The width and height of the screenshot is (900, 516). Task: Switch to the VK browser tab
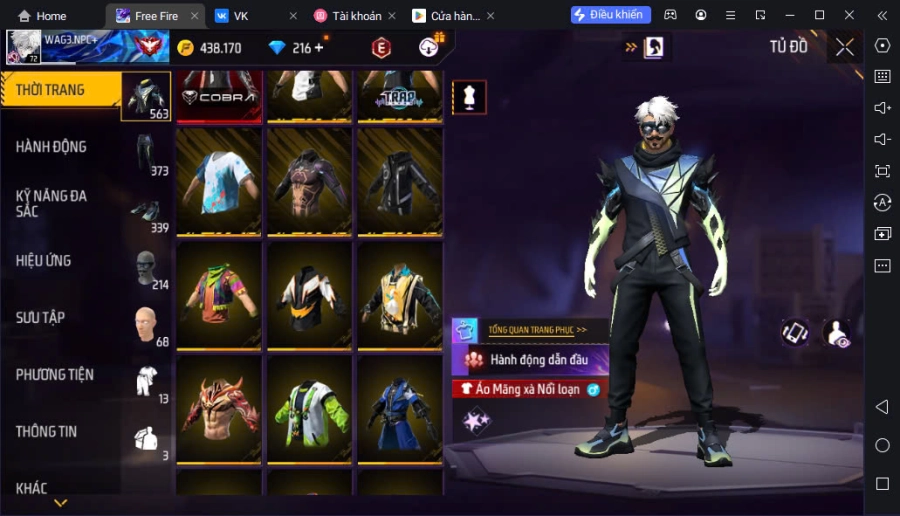(x=241, y=16)
